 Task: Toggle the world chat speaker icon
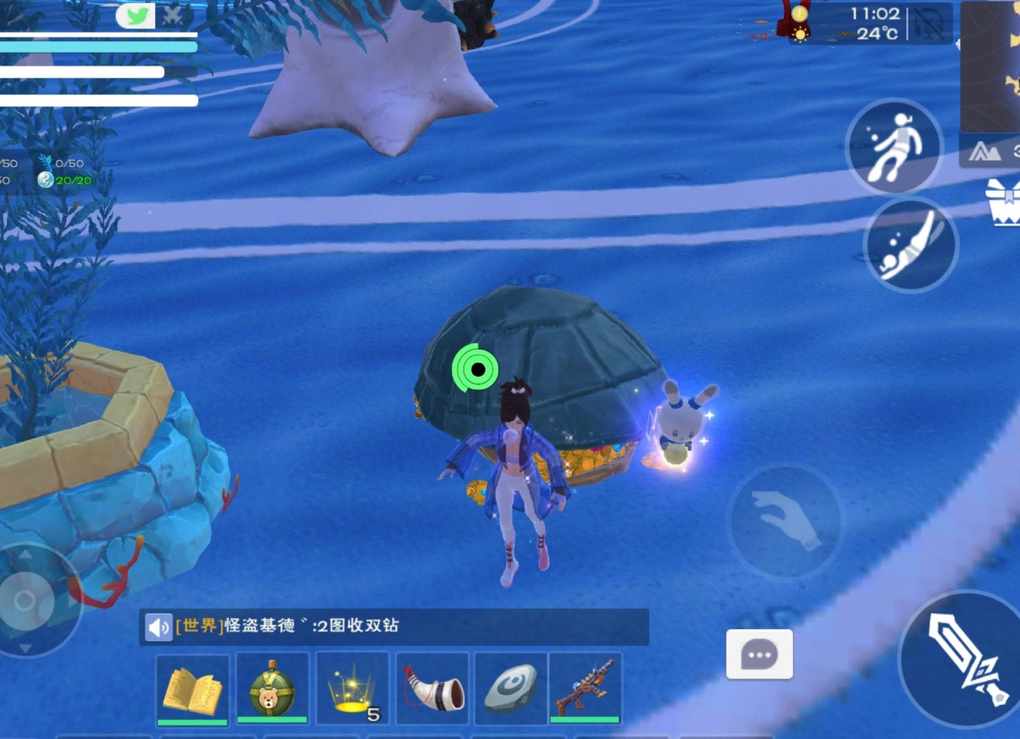[x=158, y=627]
